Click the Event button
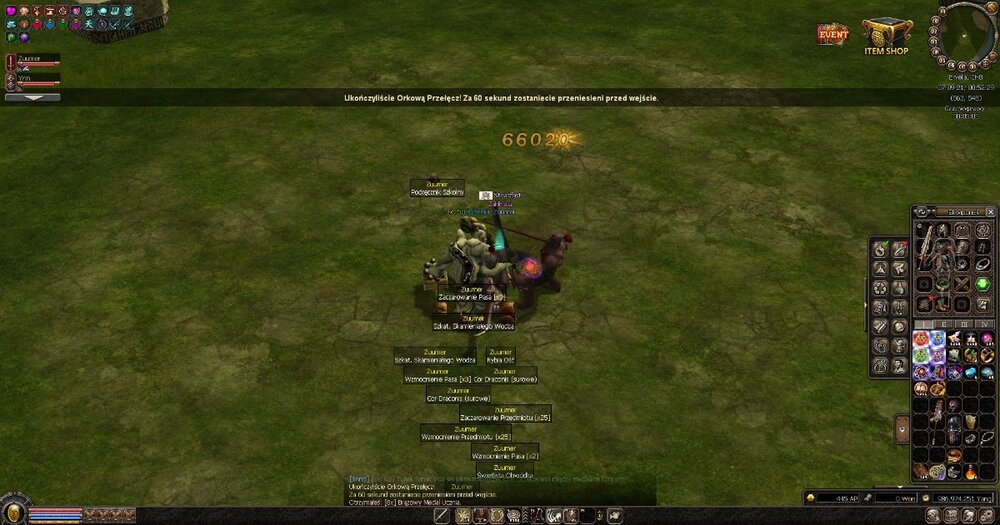The width and height of the screenshot is (1000, 525). [833, 33]
